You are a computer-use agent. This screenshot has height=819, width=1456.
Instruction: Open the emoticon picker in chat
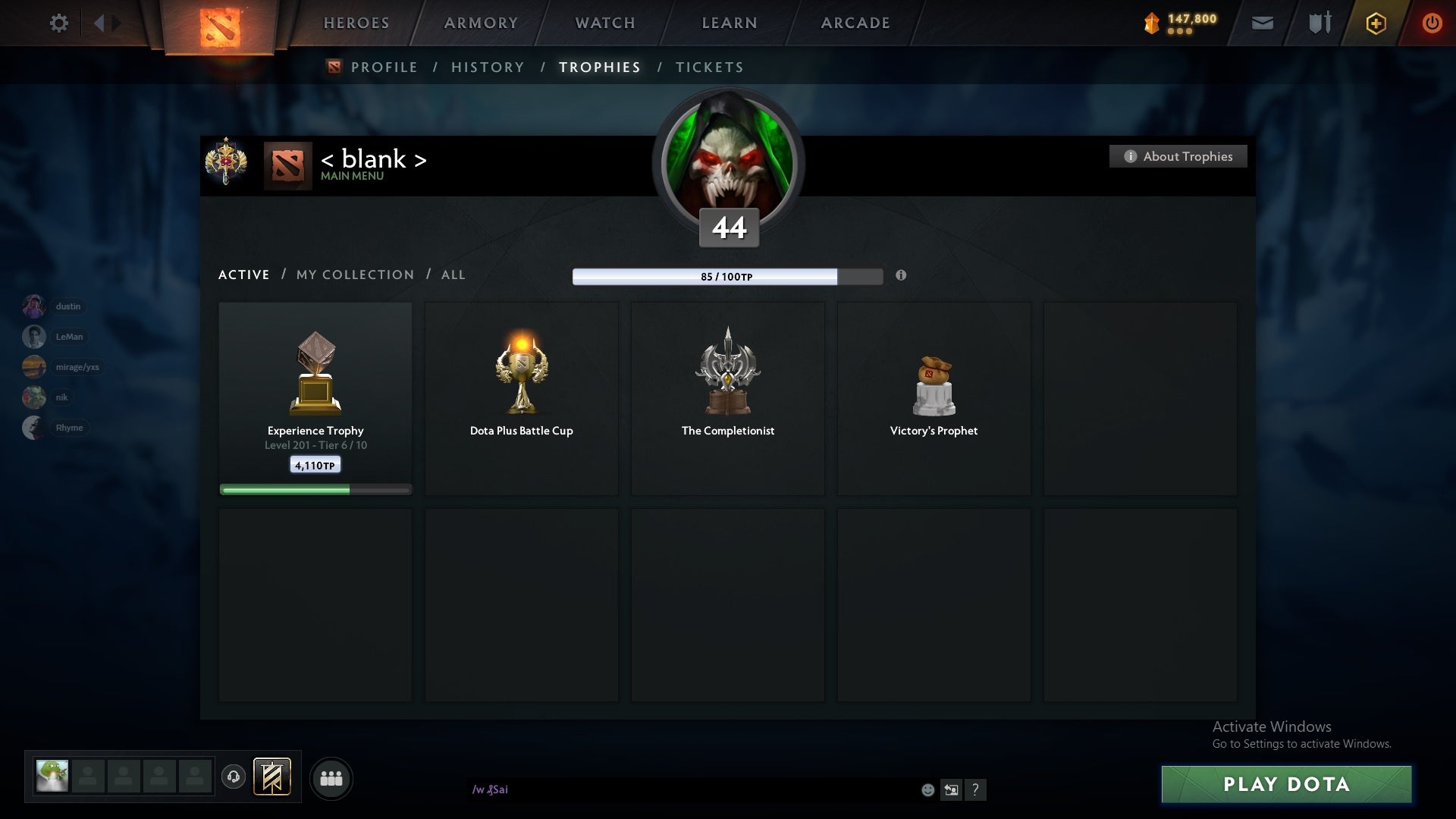tap(927, 789)
